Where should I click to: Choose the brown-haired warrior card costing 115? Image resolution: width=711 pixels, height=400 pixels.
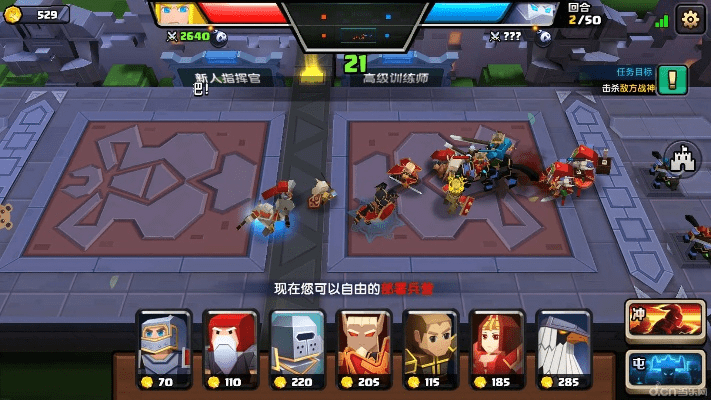430,345
